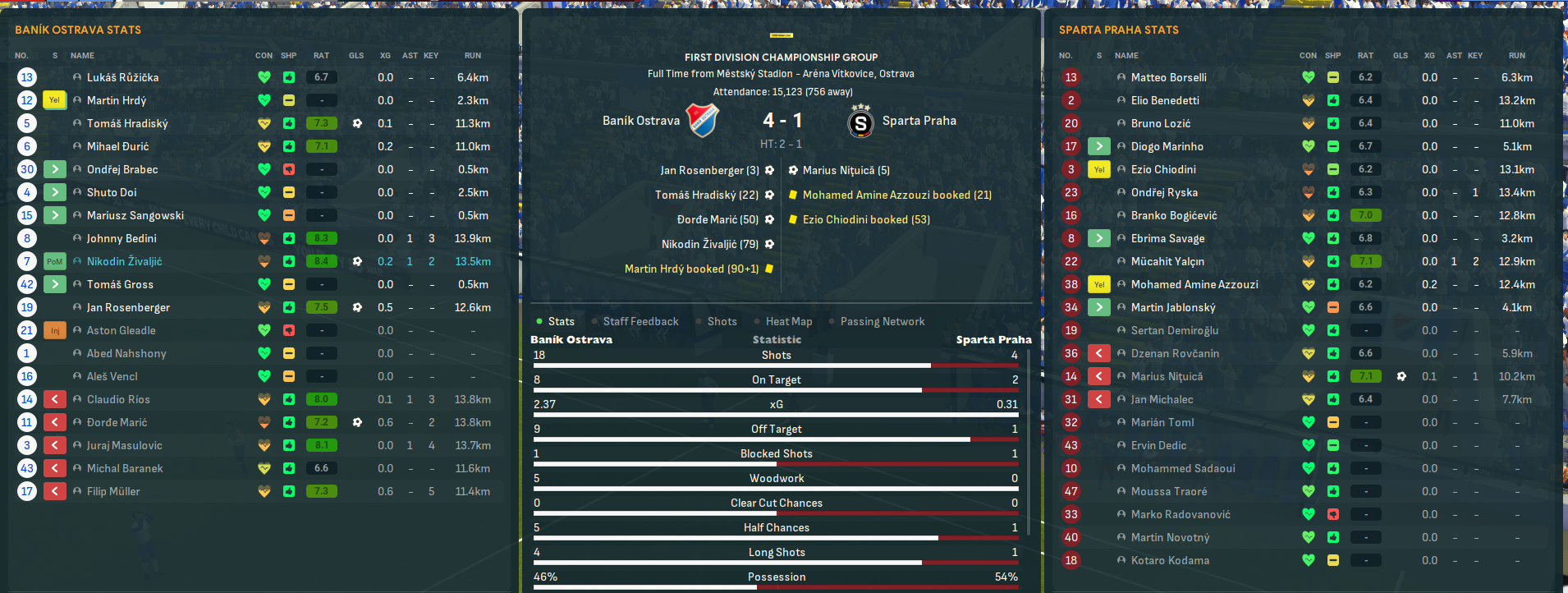This screenshot has width=1568, height=593.
Task: Open Branko Bogićević's player profile
Action: 1174,215
